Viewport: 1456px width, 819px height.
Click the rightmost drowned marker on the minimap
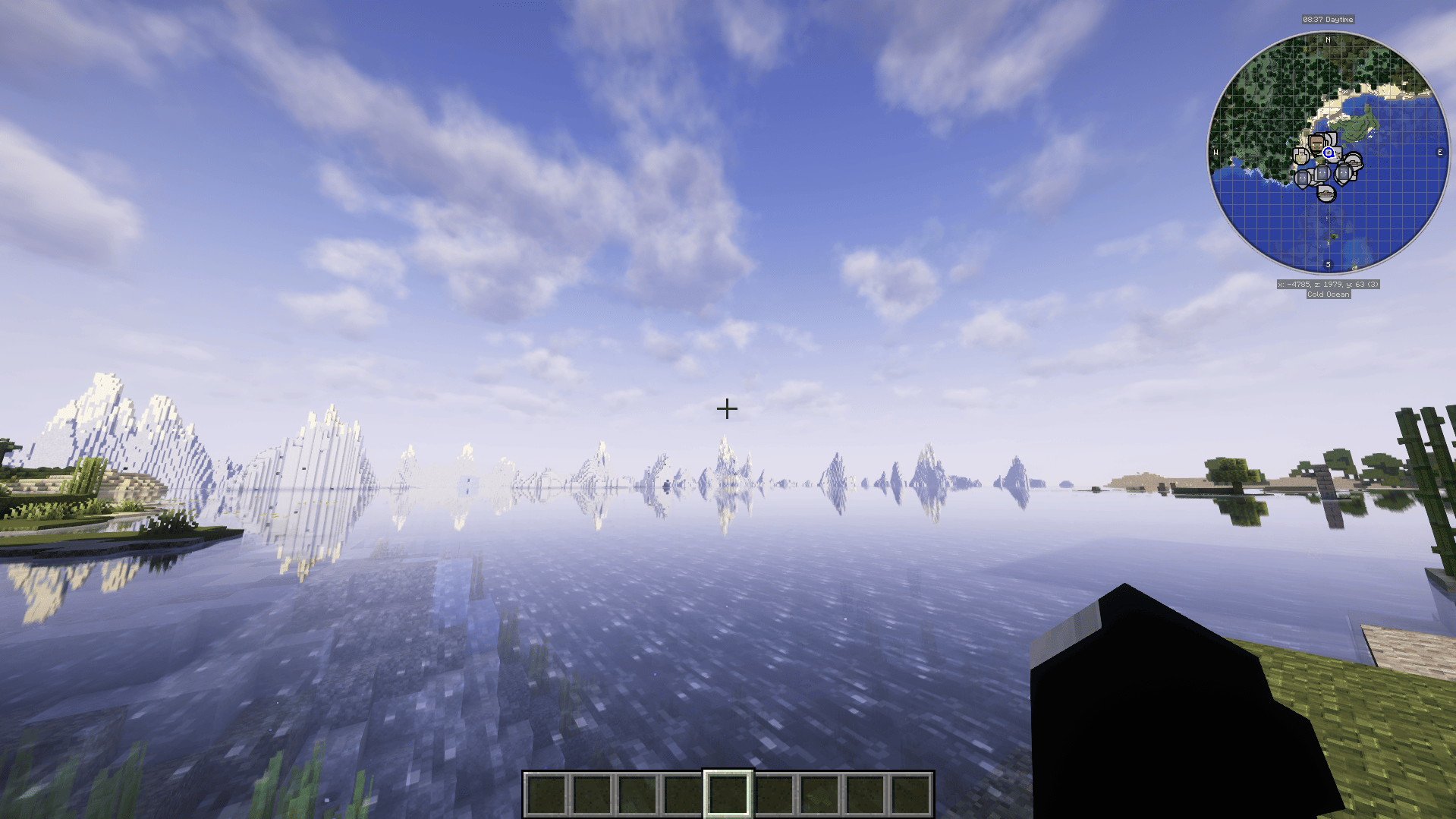(1343, 174)
